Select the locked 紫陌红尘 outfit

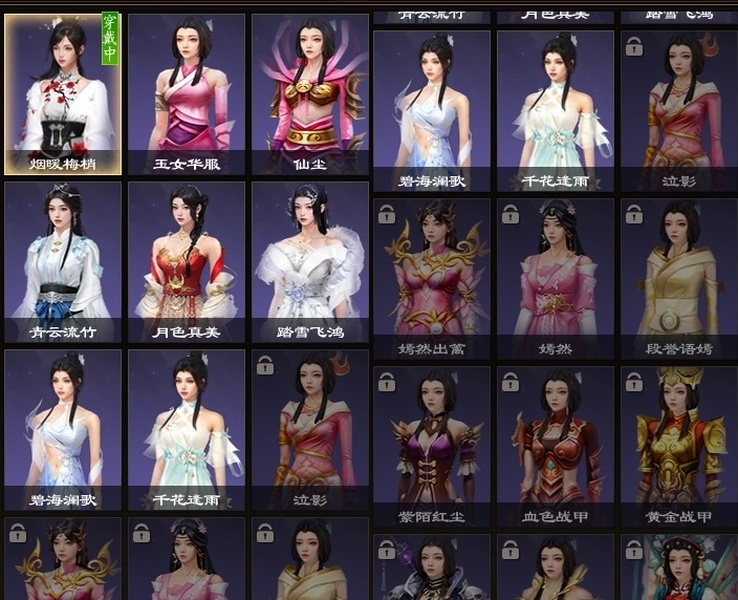432,446
